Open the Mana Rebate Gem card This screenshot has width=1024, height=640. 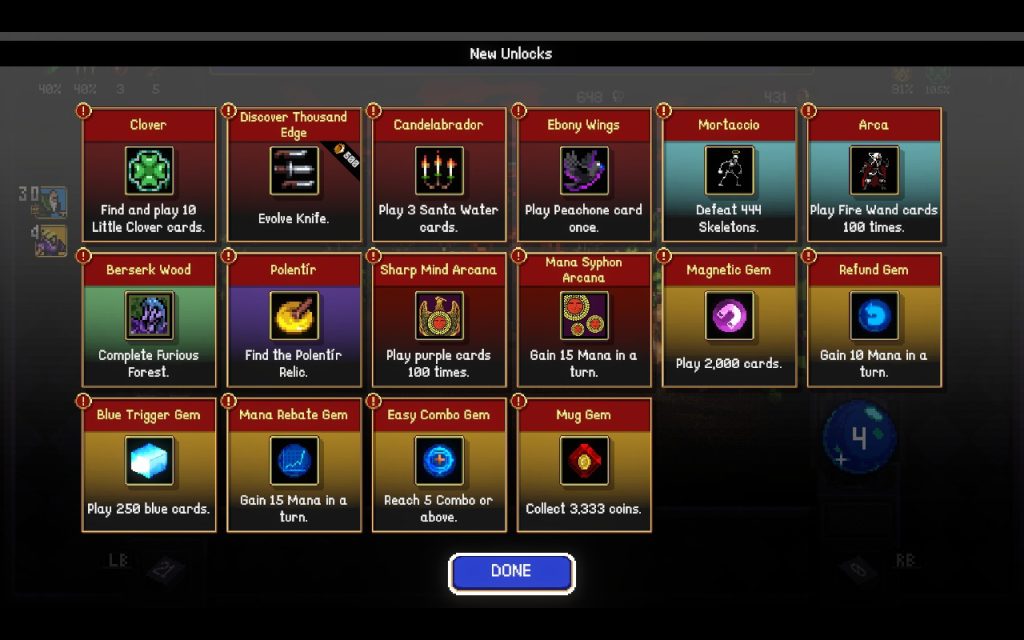pos(294,465)
